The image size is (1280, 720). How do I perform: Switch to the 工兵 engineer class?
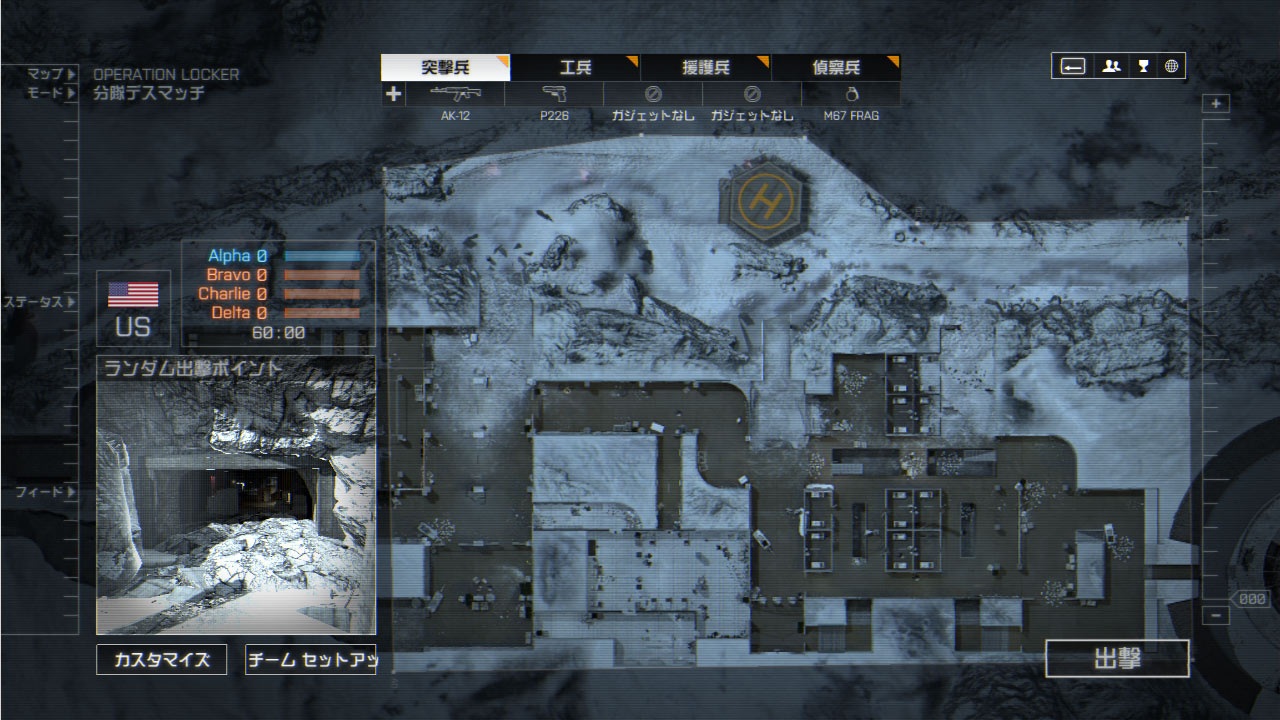(575, 68)
